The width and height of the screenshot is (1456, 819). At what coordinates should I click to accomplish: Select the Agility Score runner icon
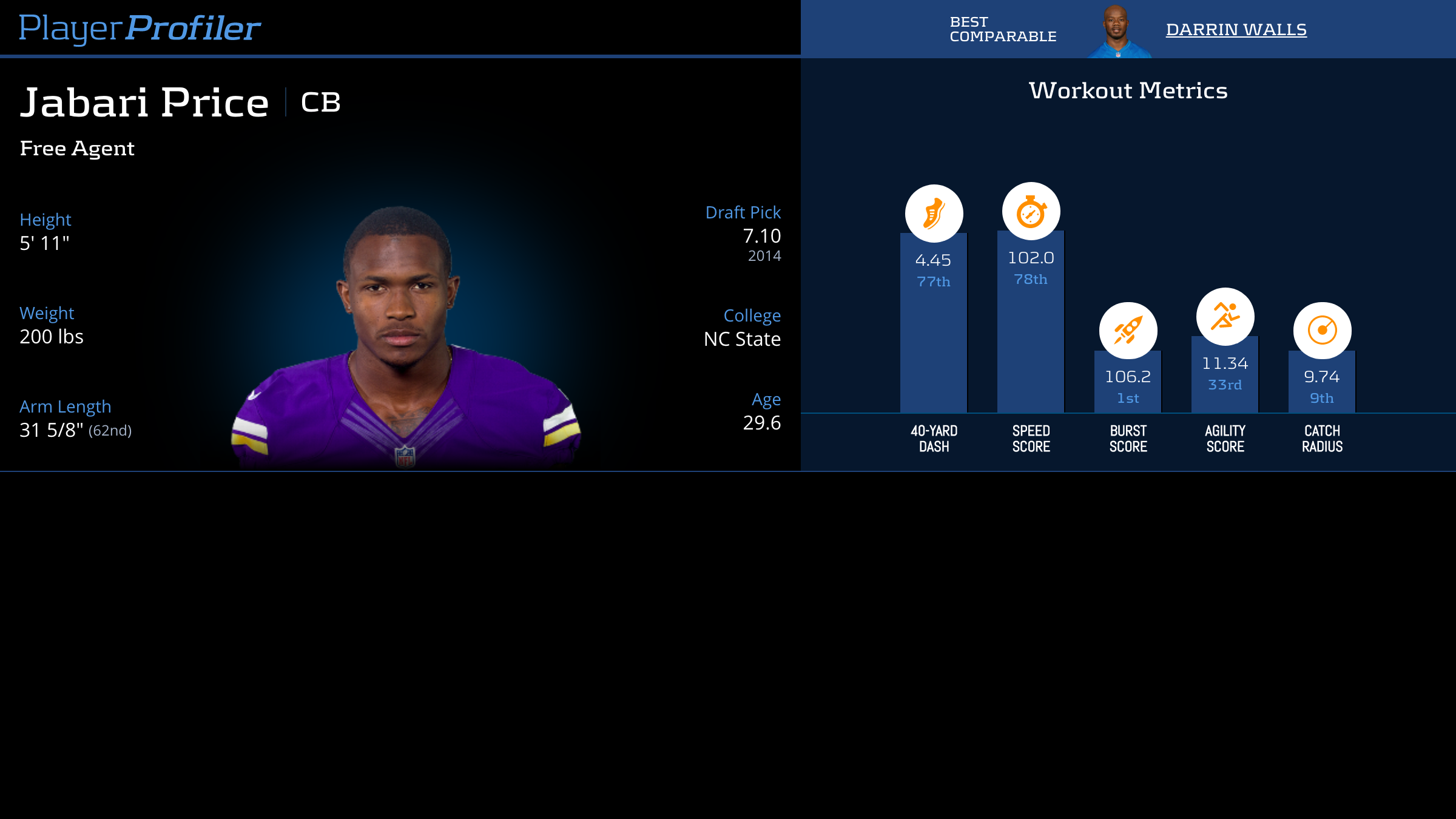(x=1225, y=317)
